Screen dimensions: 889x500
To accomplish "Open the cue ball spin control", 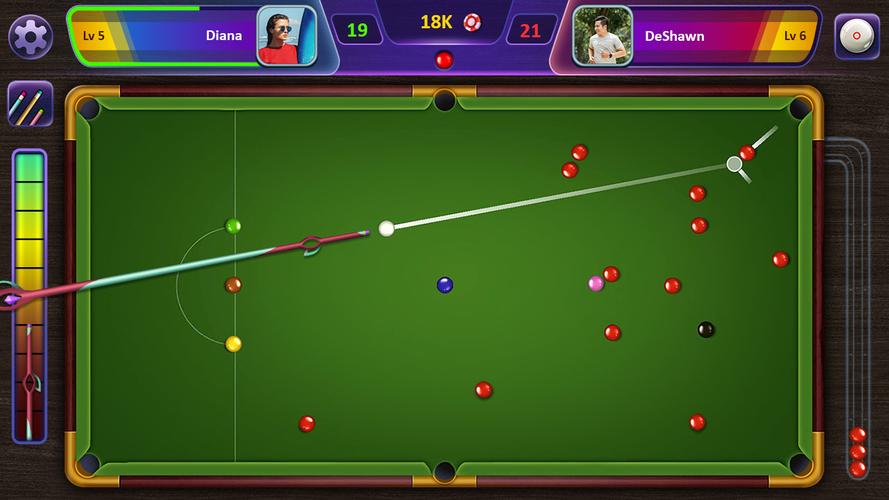I will (856, 37).
